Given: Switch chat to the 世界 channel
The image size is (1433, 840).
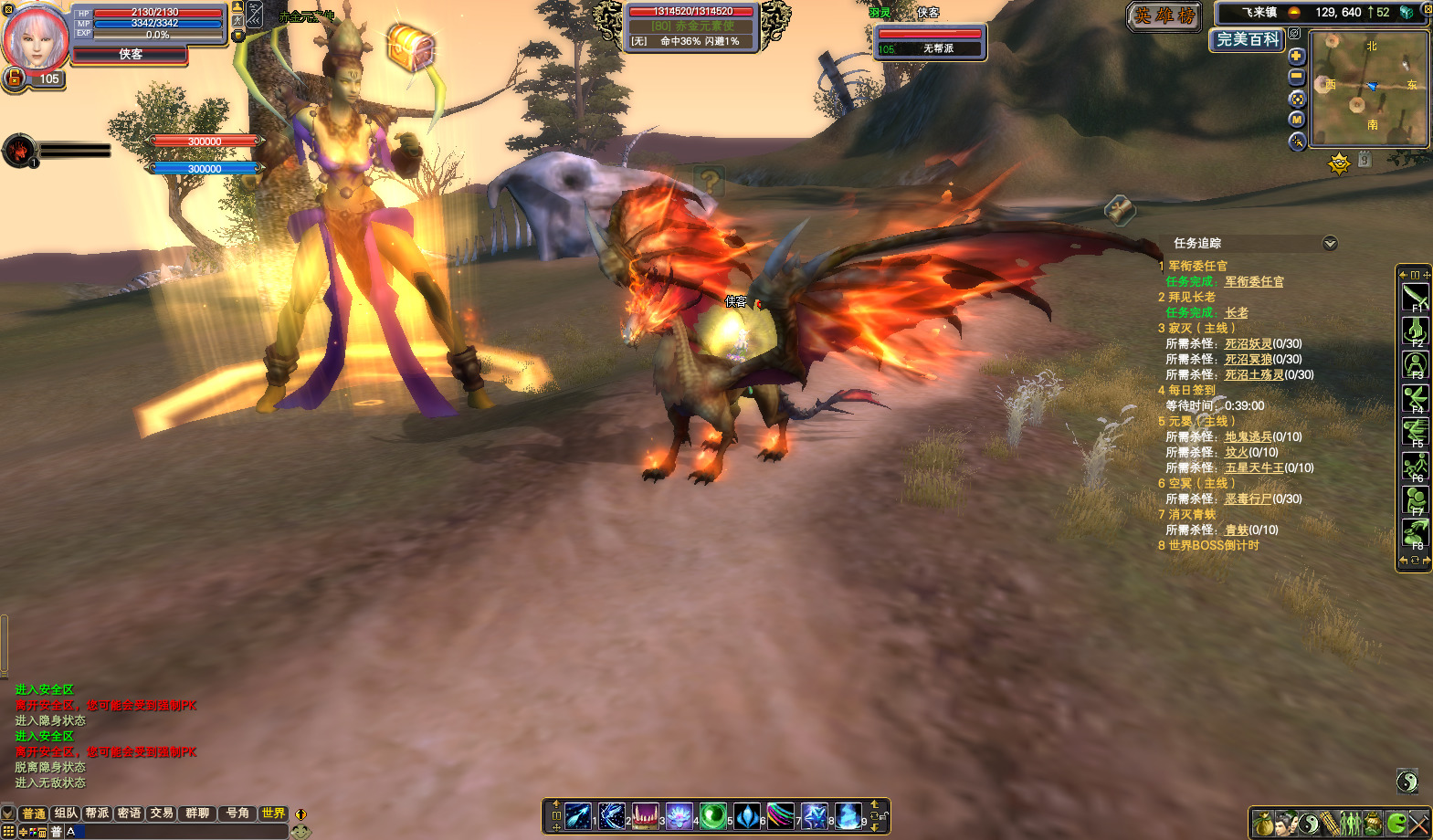Looking at the screenshot, I should [x=273, y=813].
